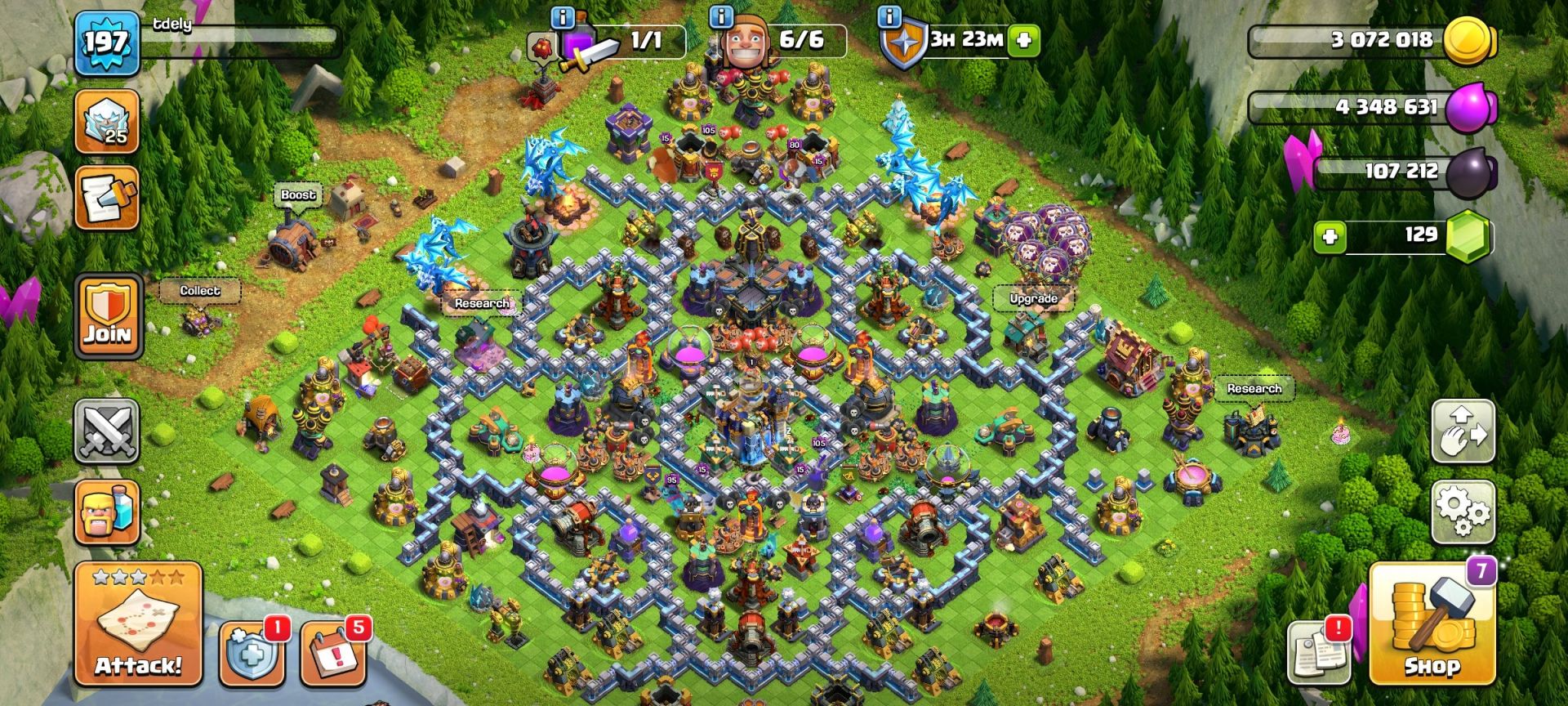The height and width of the screenshot is (706, 1568).
Task: Open the layout editor hand button
Action: (1463, 431)
